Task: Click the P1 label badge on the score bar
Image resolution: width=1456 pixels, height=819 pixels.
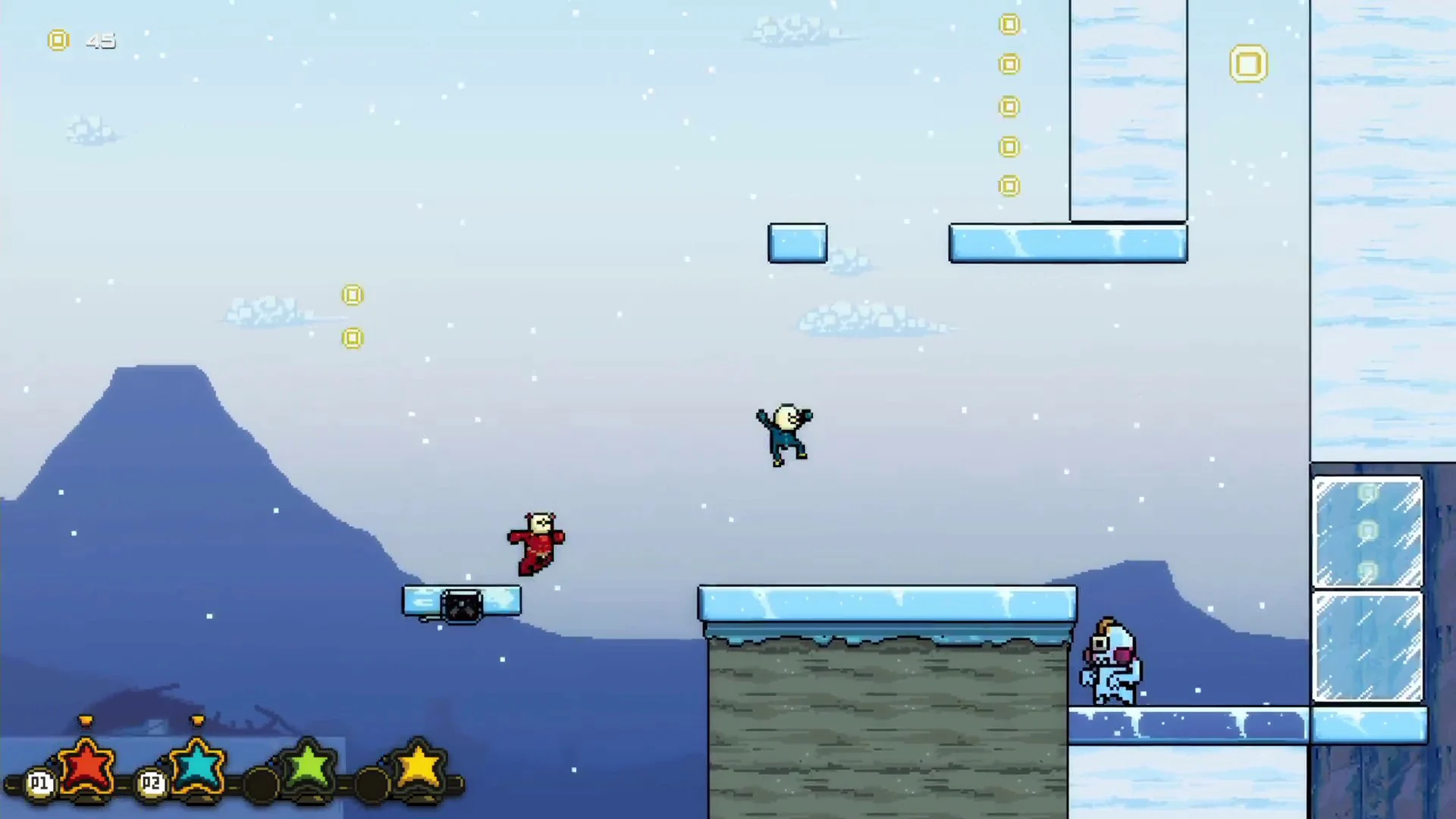Action: [x=39, y=783]
